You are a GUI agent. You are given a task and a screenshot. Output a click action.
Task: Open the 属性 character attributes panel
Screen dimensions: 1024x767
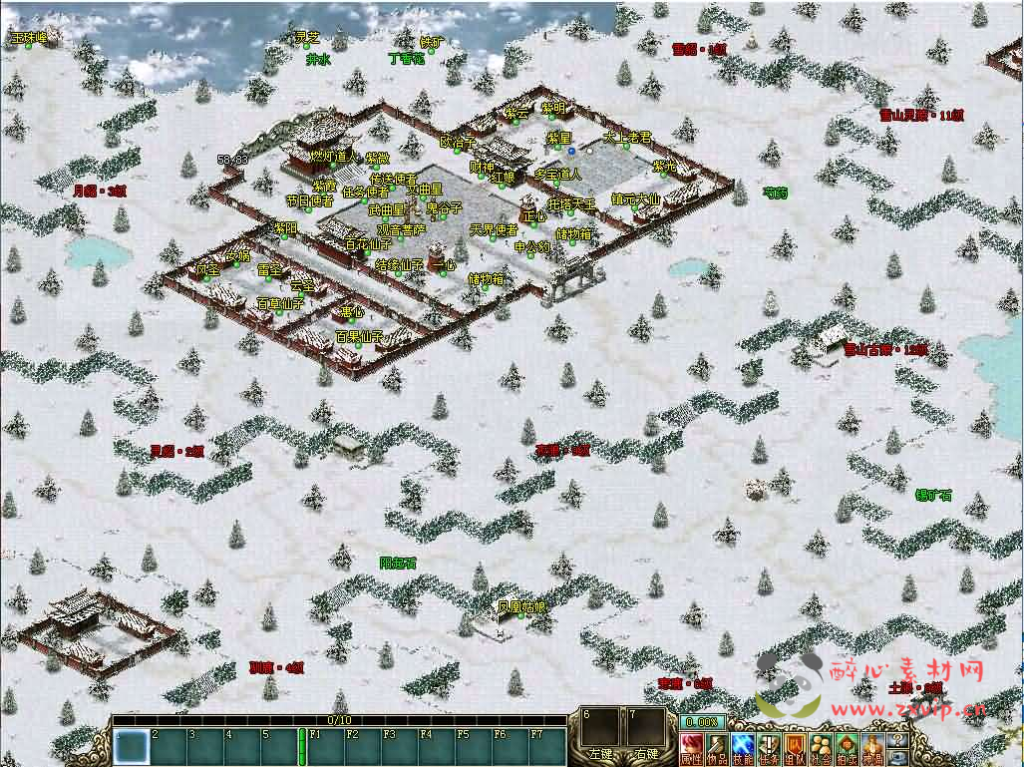click(x=690, y=746)
